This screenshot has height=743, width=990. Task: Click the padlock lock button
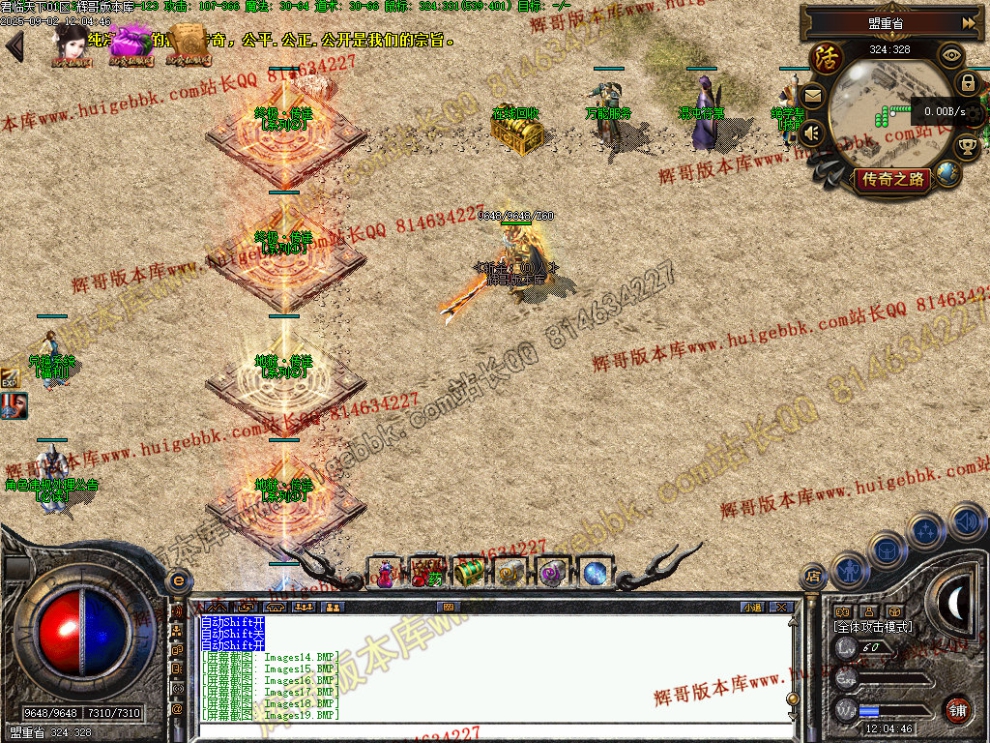[968, 84]
